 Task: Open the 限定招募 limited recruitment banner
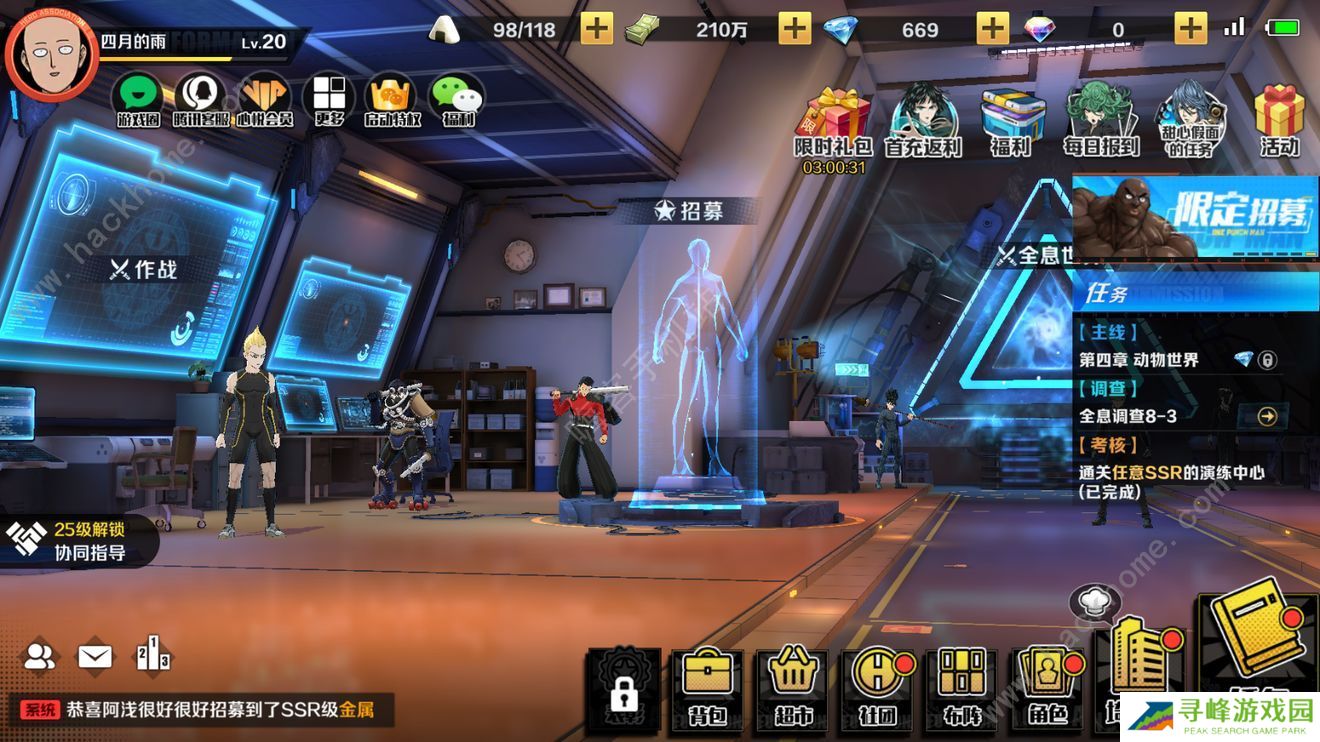point(1195,217)
